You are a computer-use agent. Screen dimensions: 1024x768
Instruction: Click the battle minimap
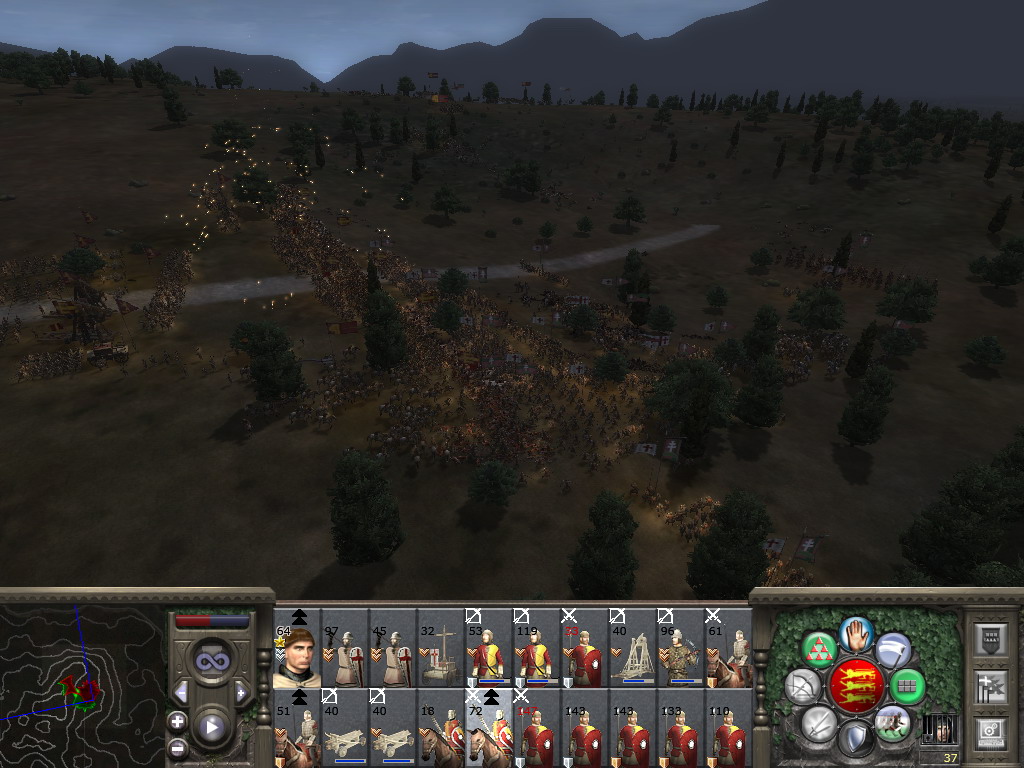[x=82, y=682]
